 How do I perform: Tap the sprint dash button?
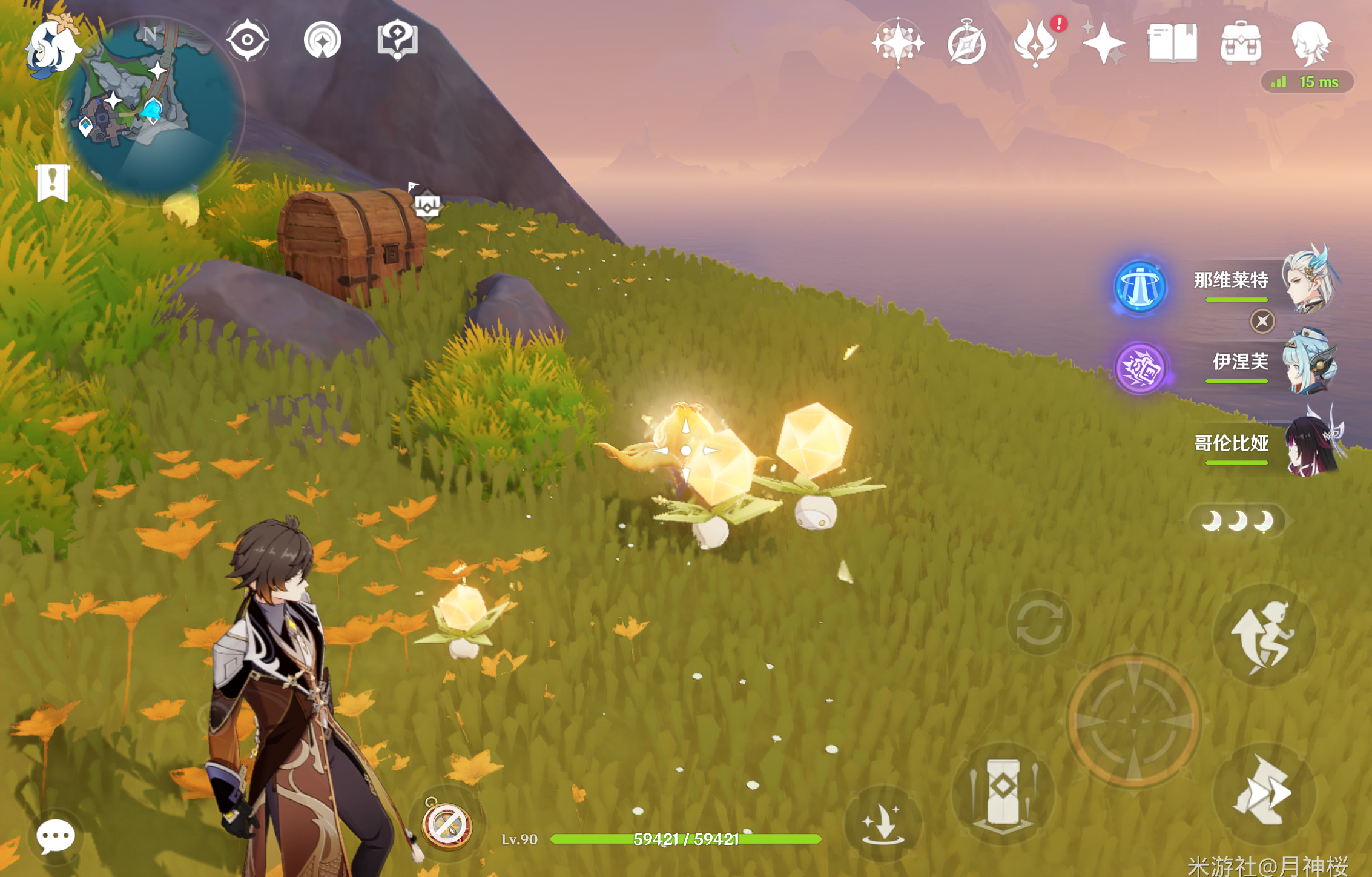pyautogui.click(x=1264, y=792)
